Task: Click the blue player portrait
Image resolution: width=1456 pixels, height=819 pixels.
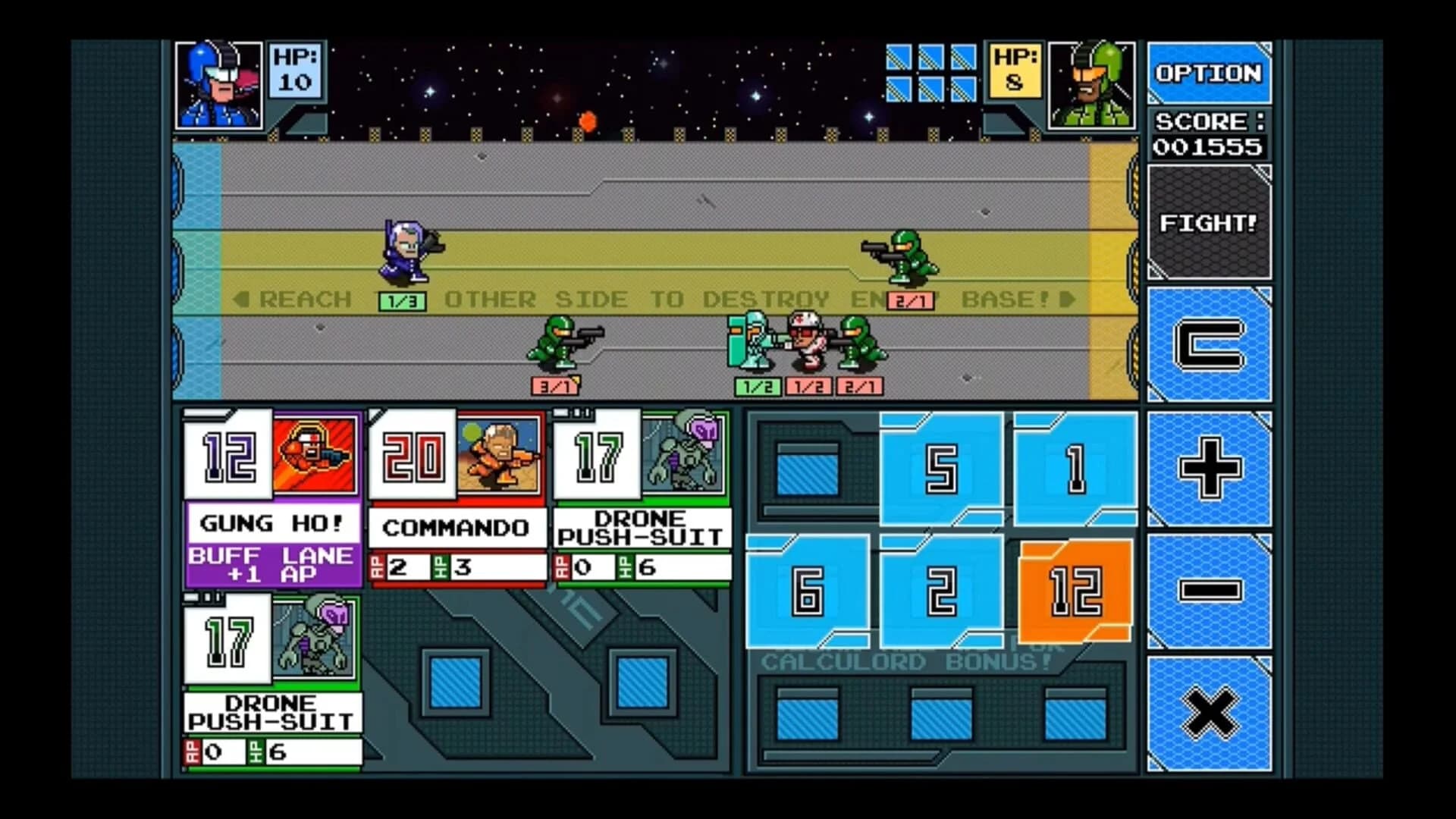Action: click(x=218, y=83)
